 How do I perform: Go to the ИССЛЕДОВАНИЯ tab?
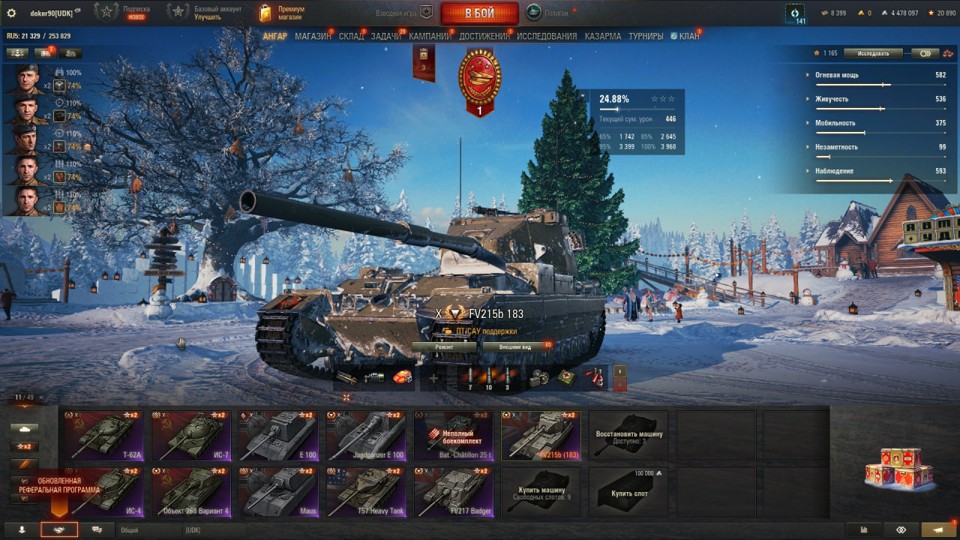(547, 36)
